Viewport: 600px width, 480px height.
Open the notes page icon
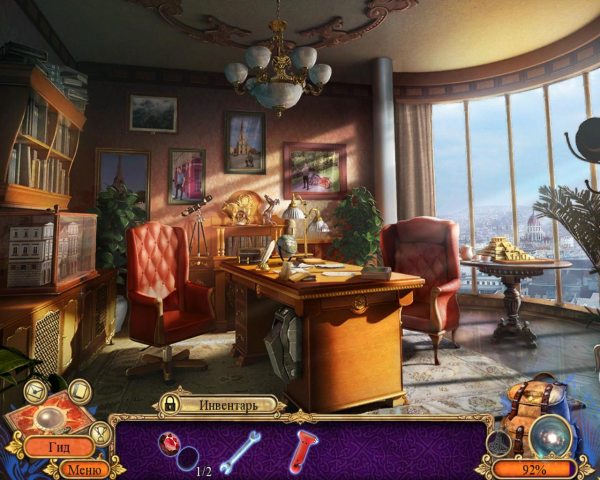78,391
